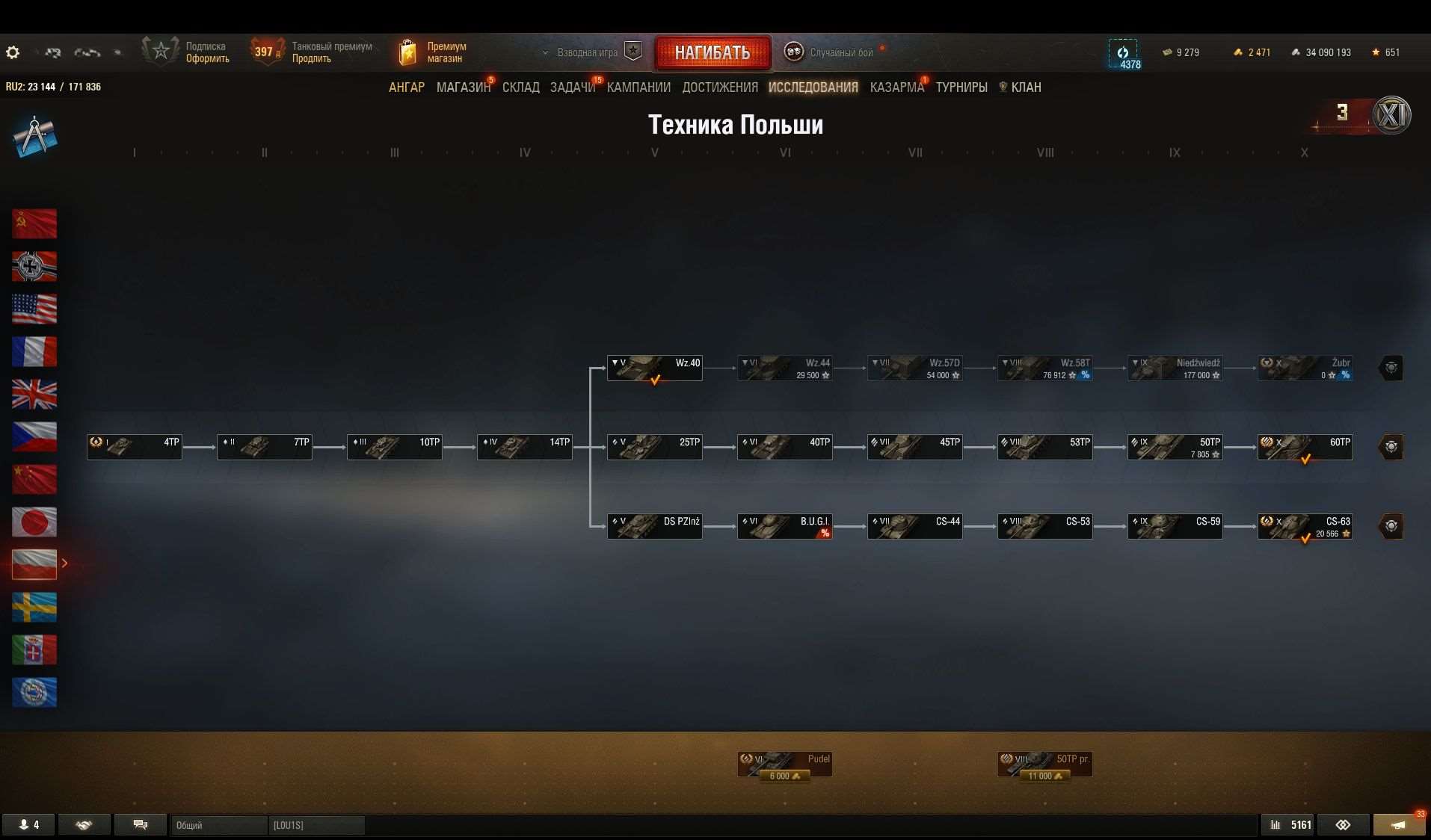Switch to the USSR tech tree flag

pyautogui.click(x=34, y=223)
